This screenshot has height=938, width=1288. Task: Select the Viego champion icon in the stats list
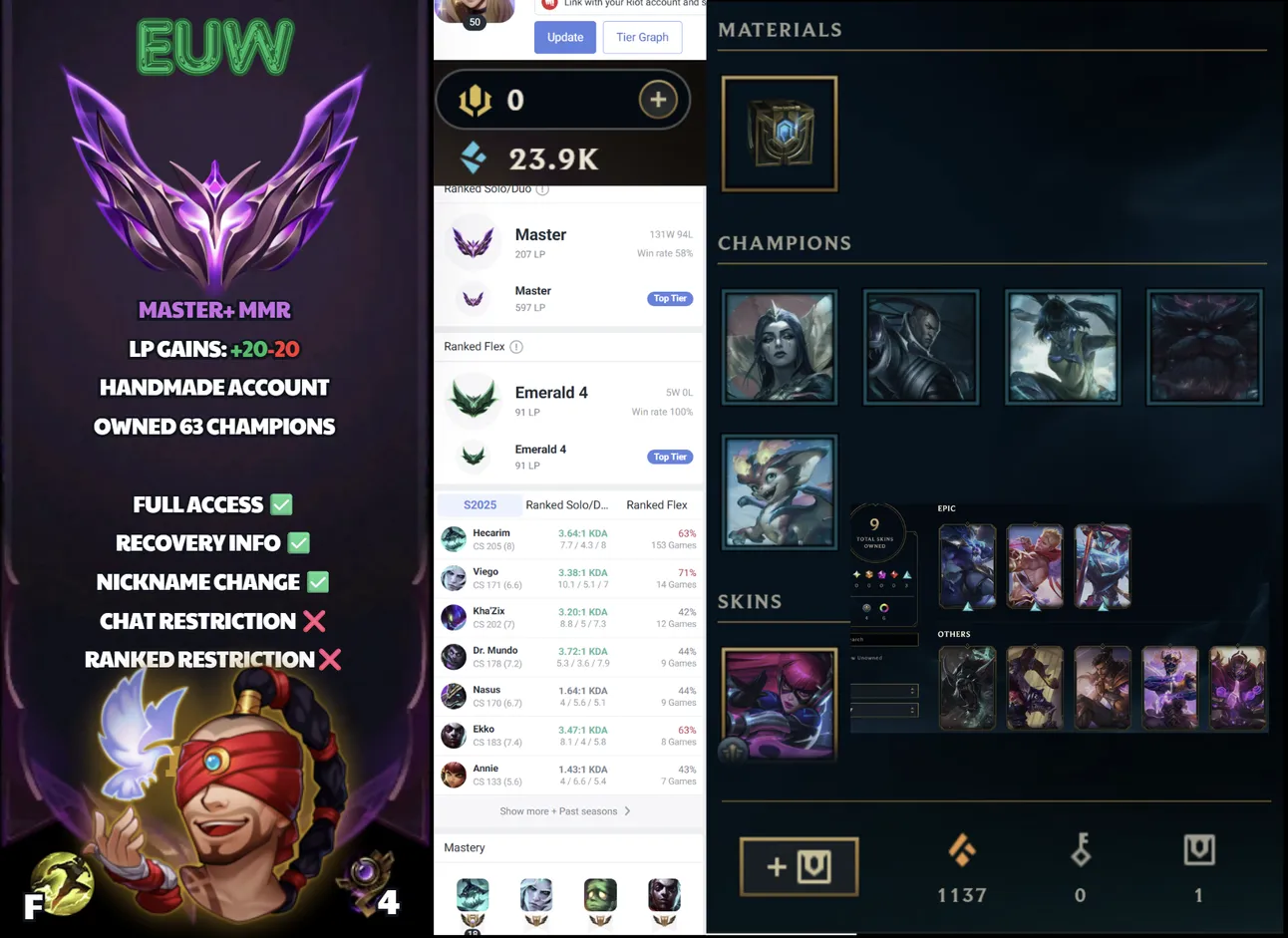click(454, 578)
